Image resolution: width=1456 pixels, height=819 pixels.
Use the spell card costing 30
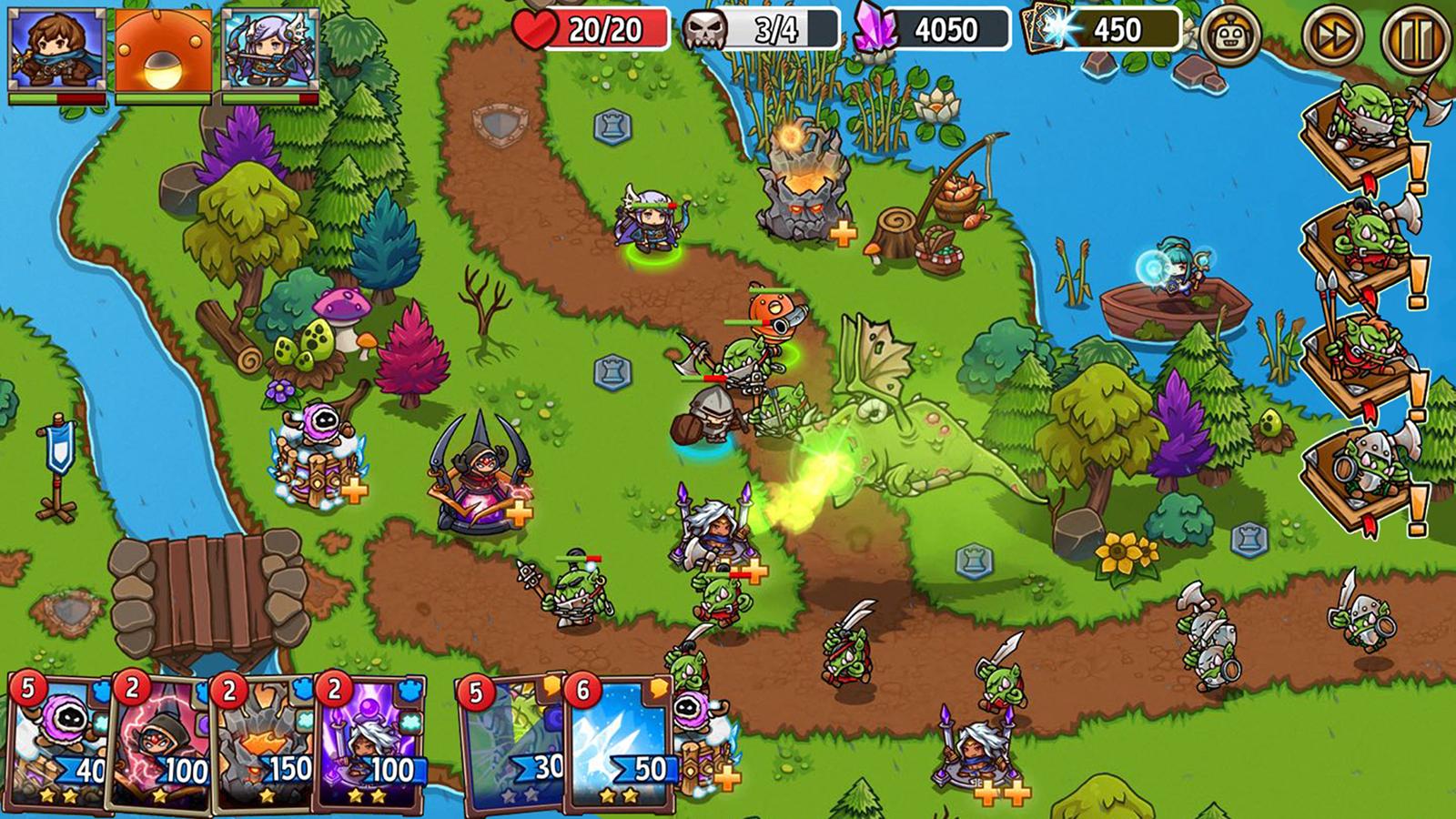coord(511,742)
